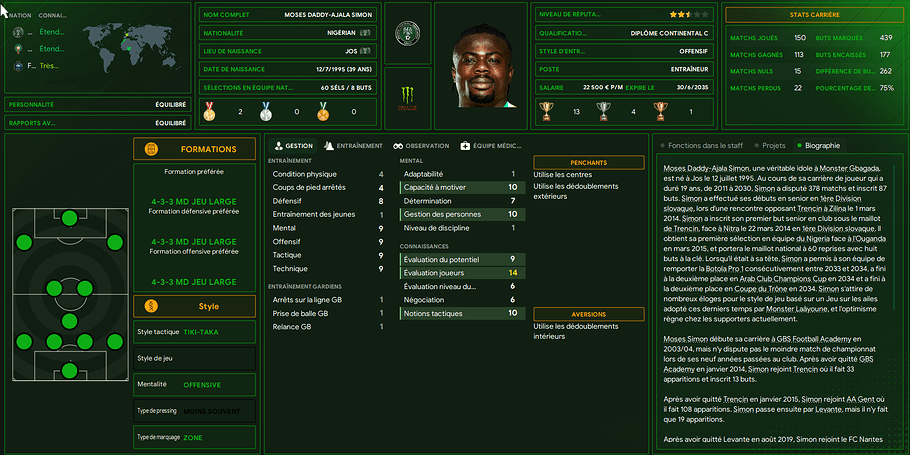Open Fonctions dans le staff tab
The width and height of the screenshot is (910, 455).
702,145
